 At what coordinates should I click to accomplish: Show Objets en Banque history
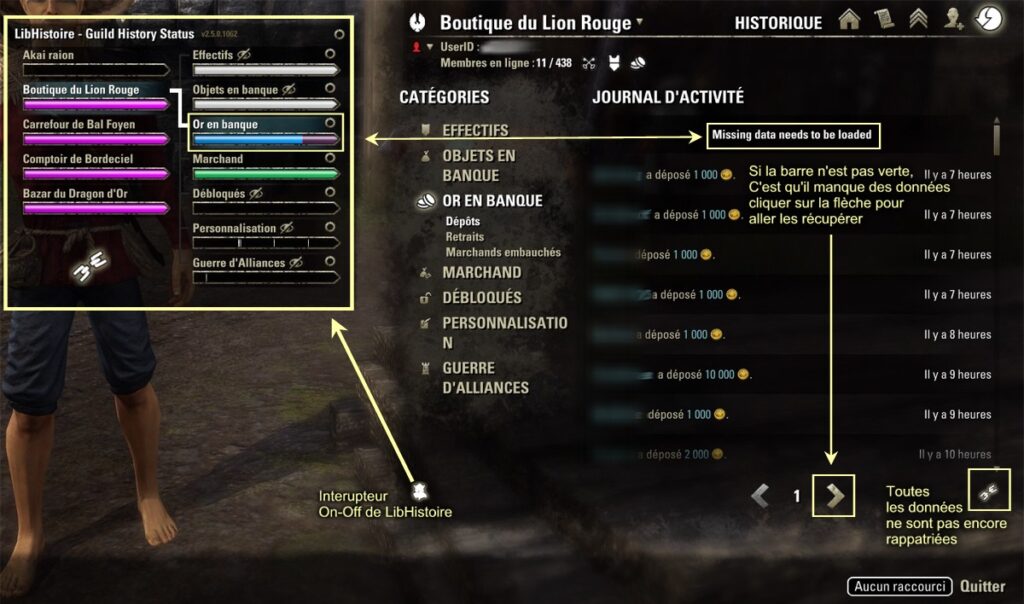pos(478,166)
